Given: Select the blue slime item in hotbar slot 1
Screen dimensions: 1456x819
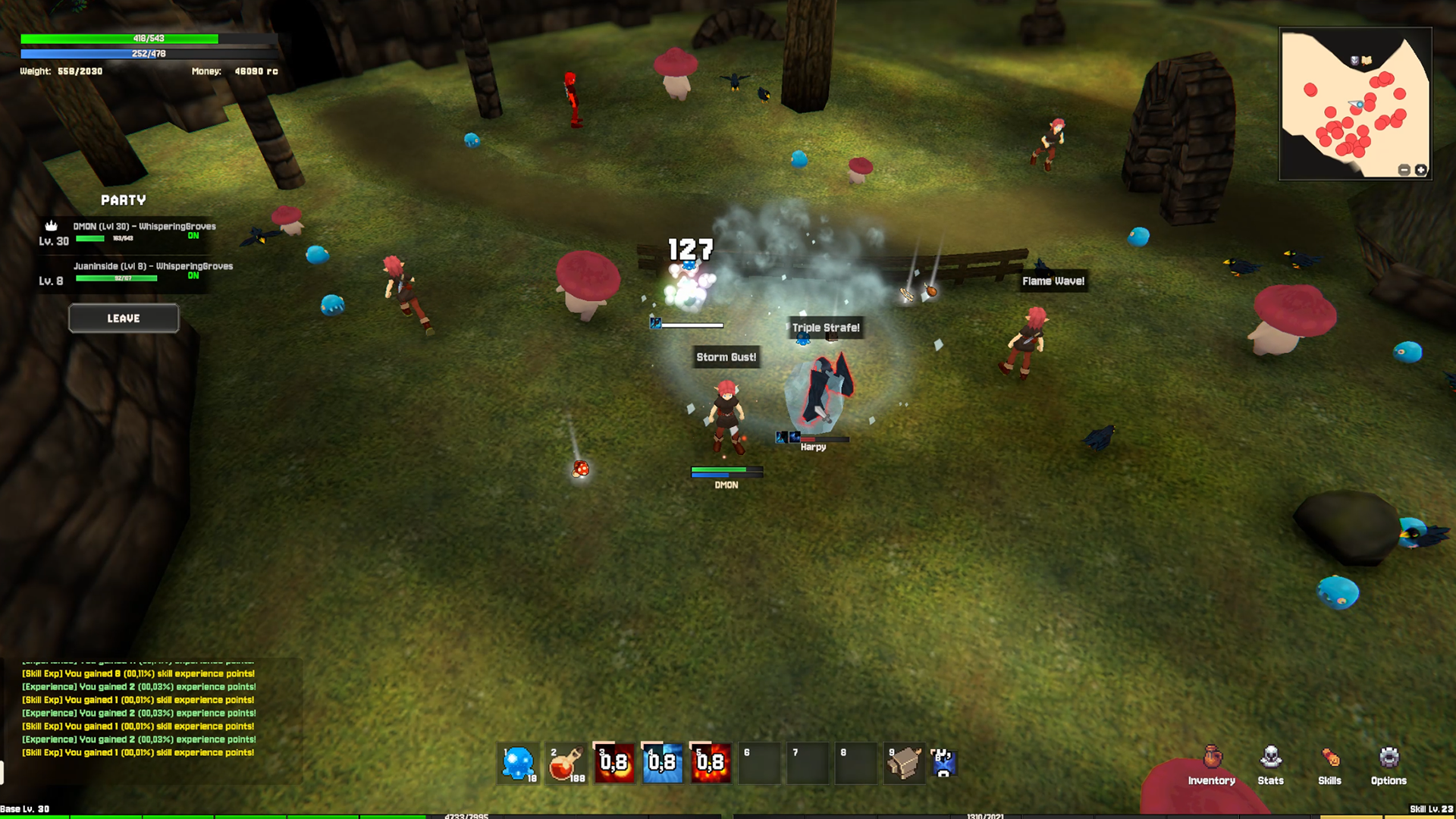Looking at the screenshot, I should (517, 763).
